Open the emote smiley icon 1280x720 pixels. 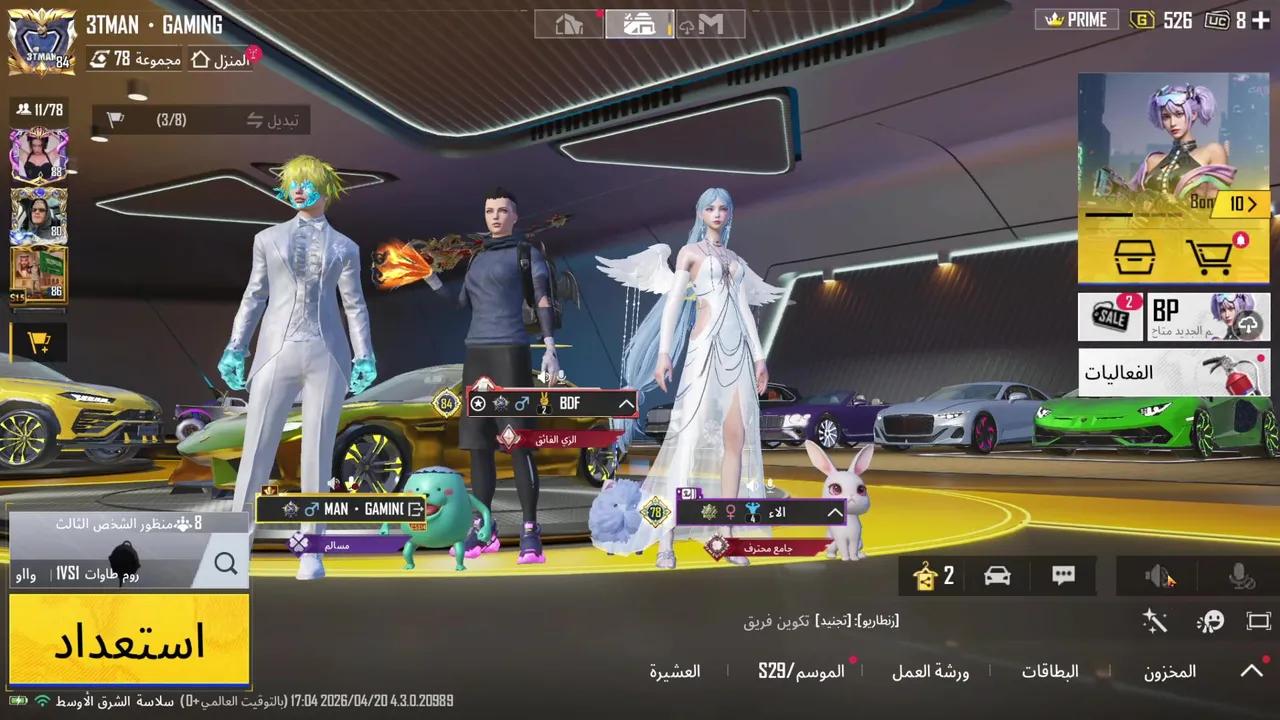click(1211, 622)
